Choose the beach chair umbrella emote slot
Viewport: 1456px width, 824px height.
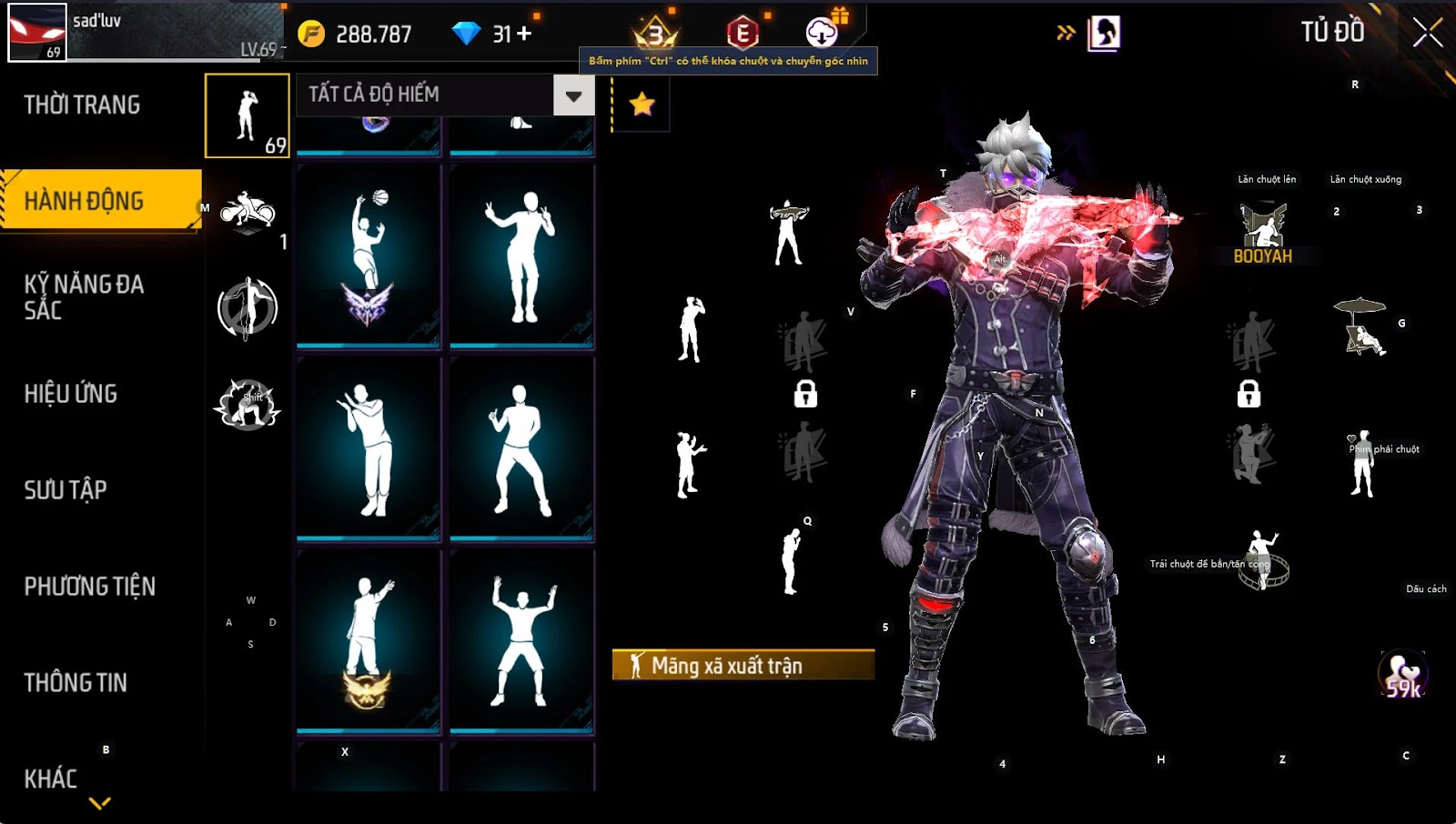1360,326
